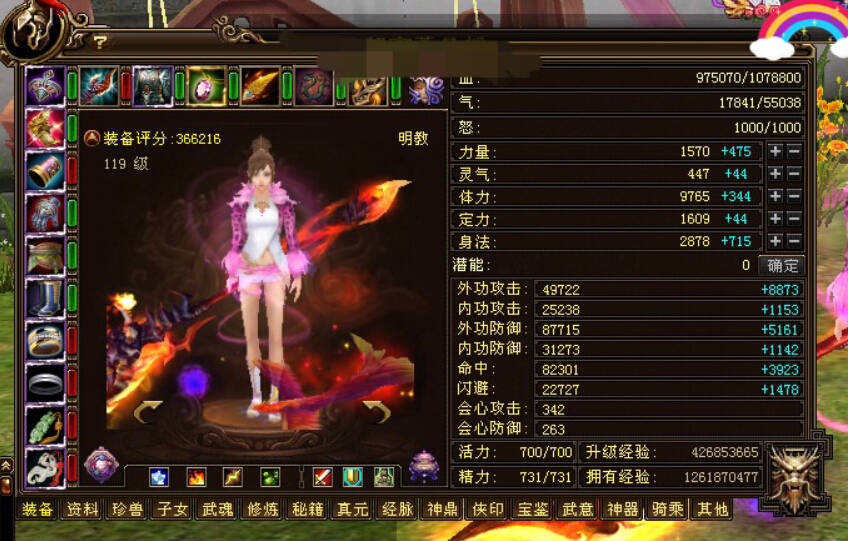This screenshot has height=541, width=848.
Task: Choose the golden bracer equipment slot
Action: tap(45, 170)
